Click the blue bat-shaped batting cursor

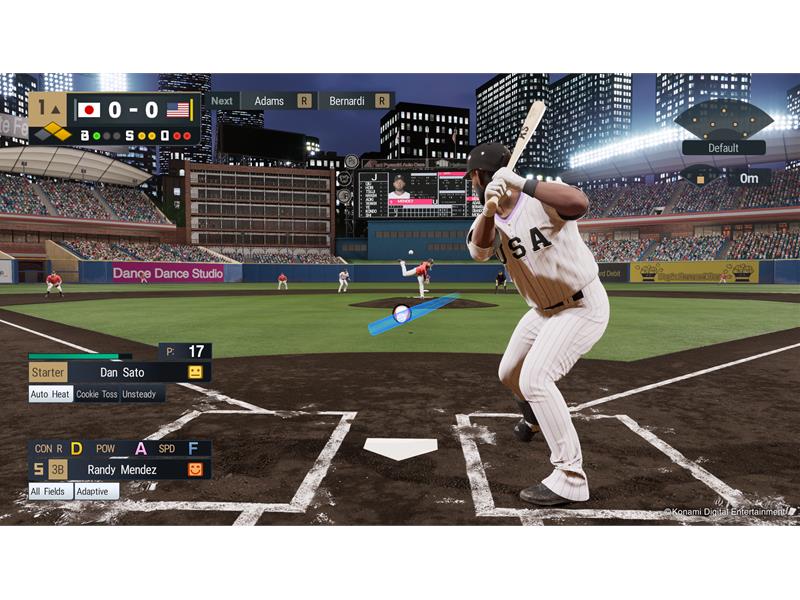click(411, 313)
